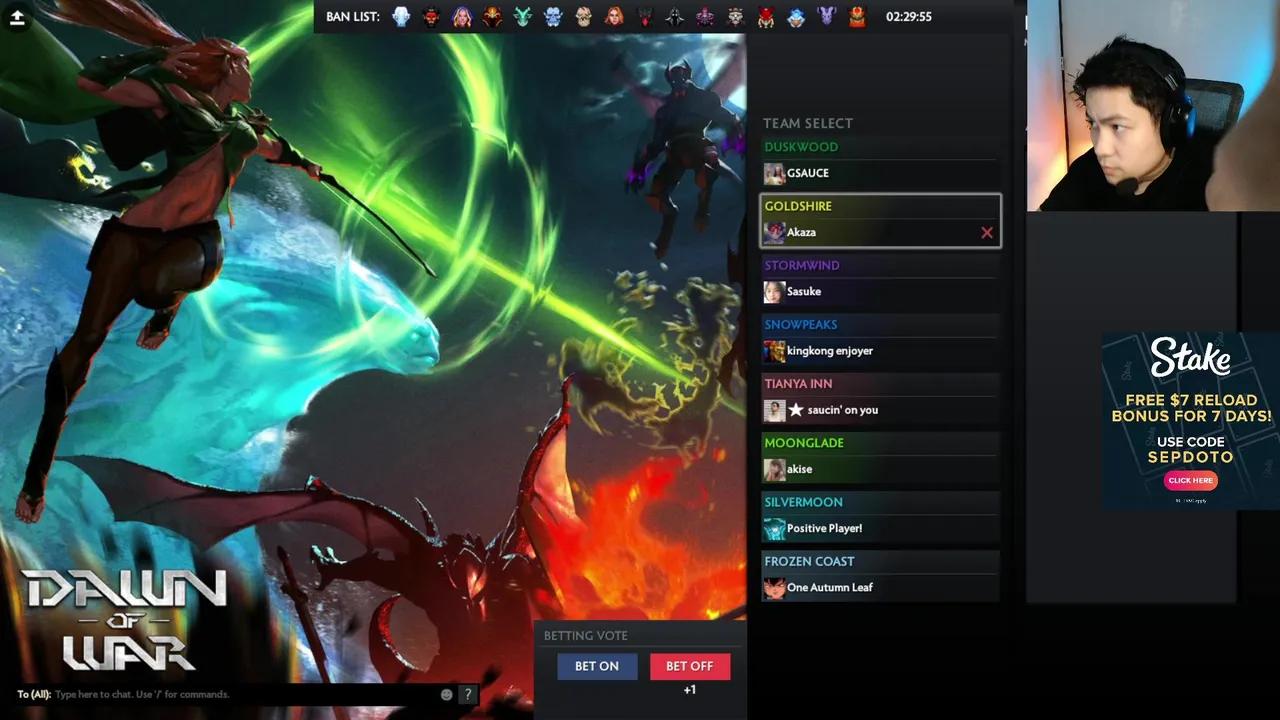This screenshot has width=1280, height=720.
Task: Click the last hero icon in the ban list
Action: click(x=857, y=16)
